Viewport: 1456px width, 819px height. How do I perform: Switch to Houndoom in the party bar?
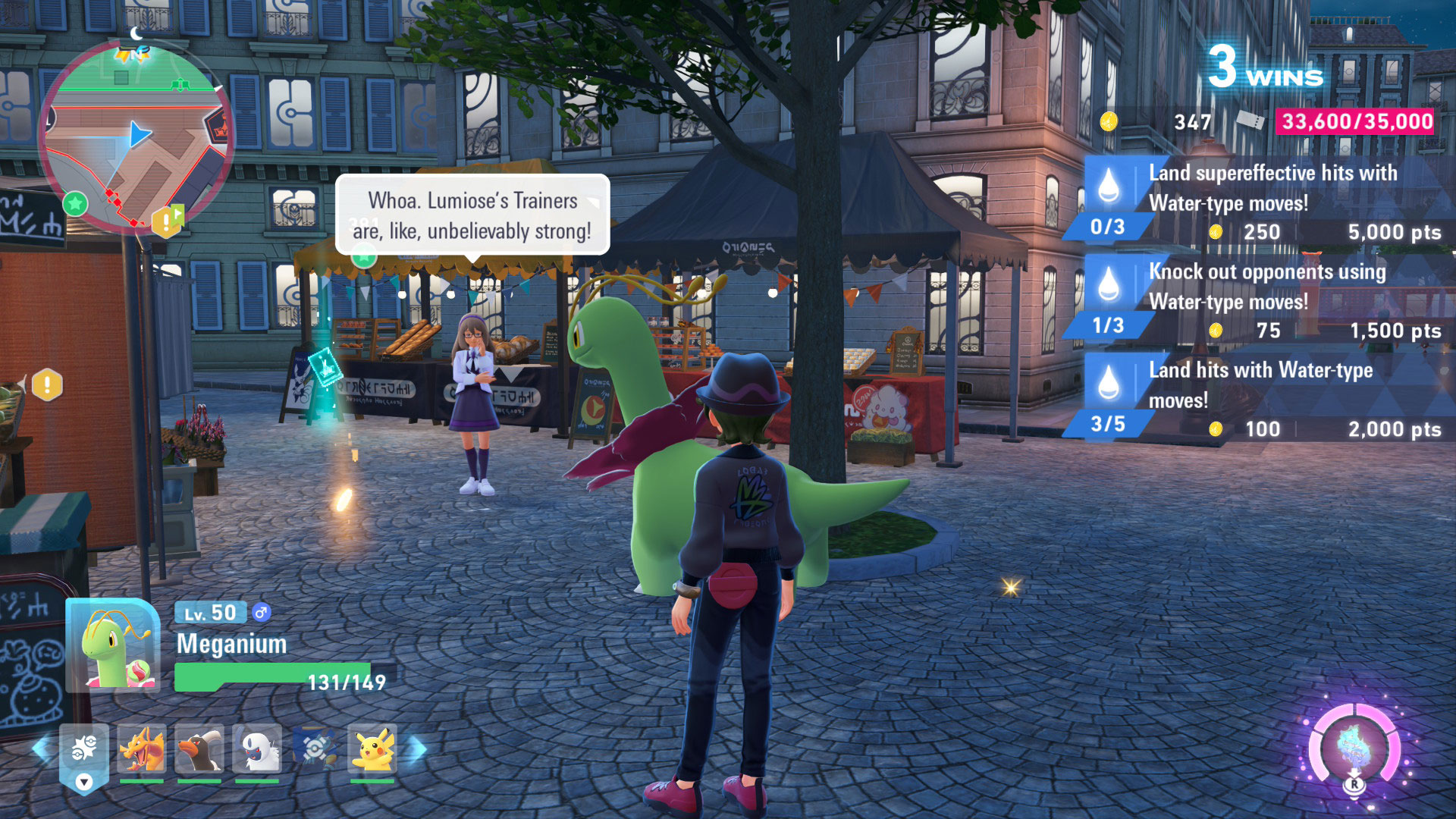click(x=199, y=750)
